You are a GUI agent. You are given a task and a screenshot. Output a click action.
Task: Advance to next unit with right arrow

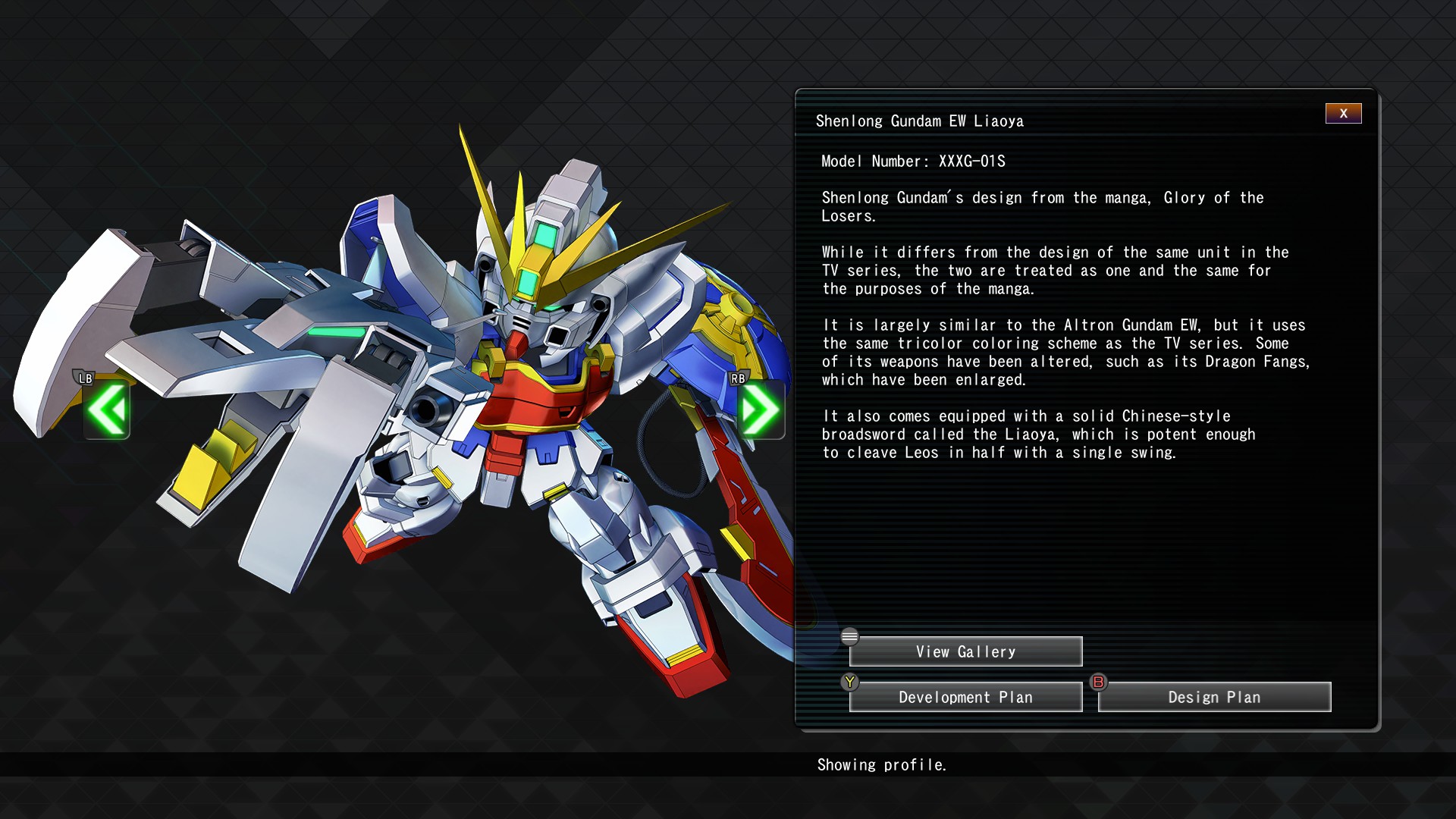(x=760, y=410)
